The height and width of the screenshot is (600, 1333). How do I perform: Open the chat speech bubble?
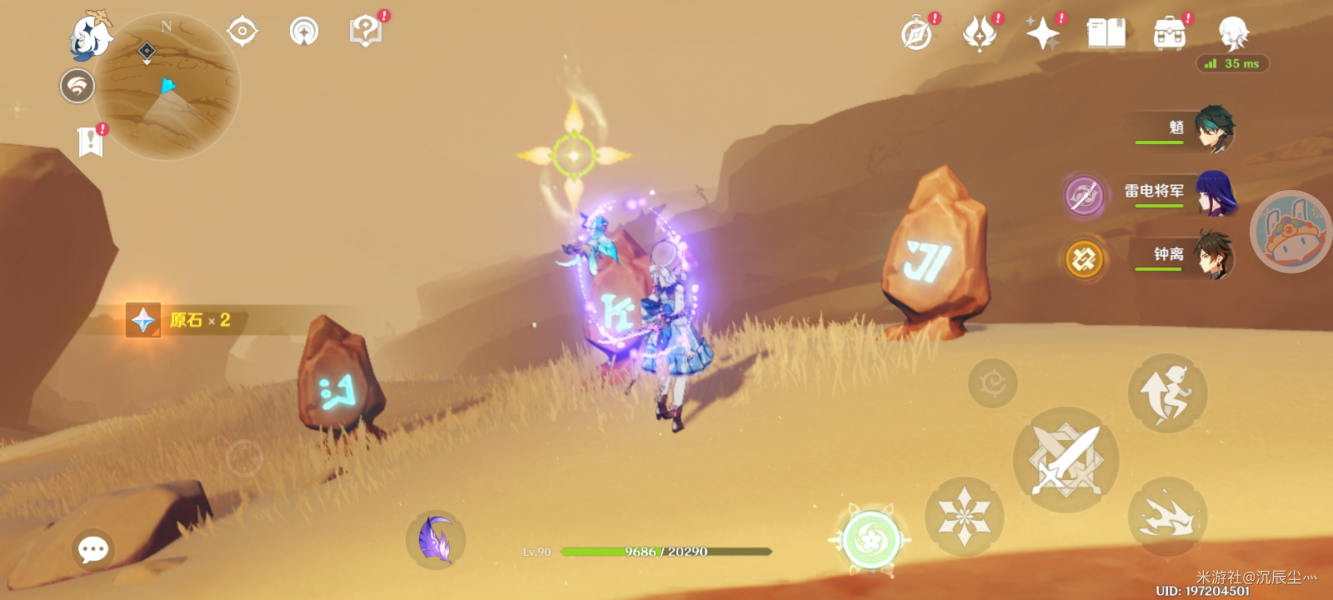tap(93, 548)
